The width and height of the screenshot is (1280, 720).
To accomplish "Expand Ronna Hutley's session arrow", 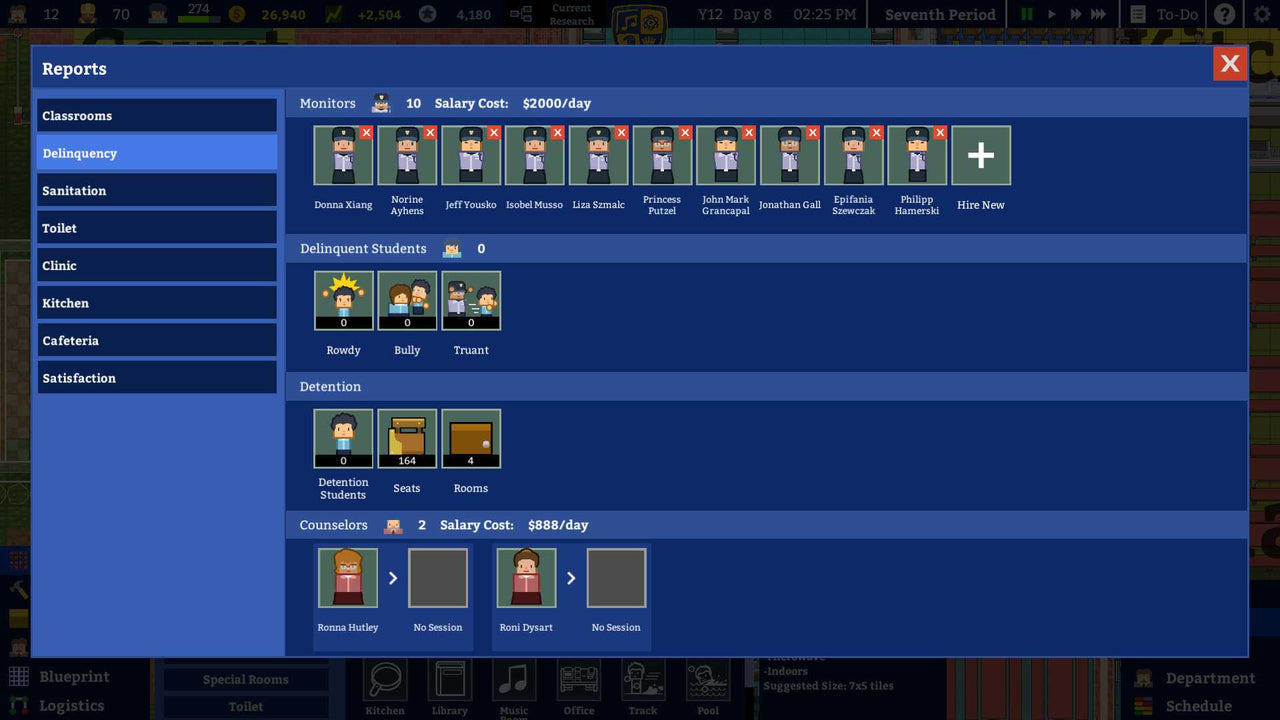I will pos(393,577).
